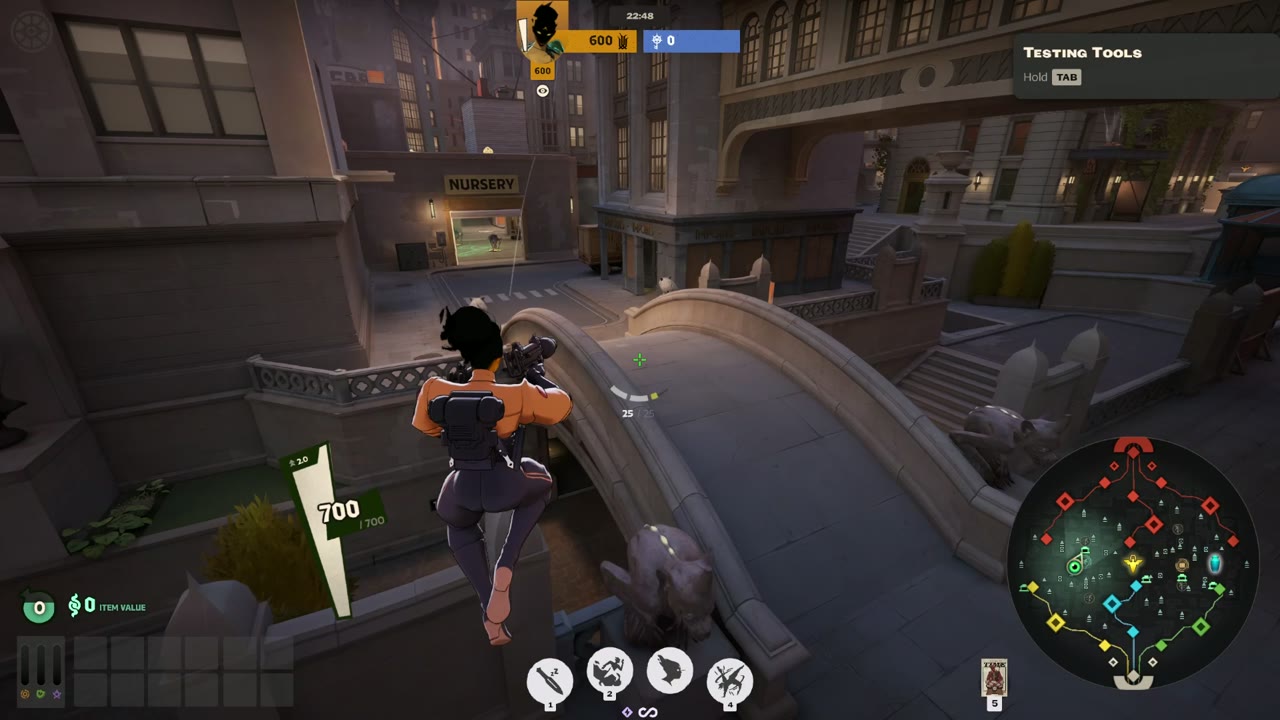Click the purple flex slot diamond bottom center

click(x=627, y=712)
